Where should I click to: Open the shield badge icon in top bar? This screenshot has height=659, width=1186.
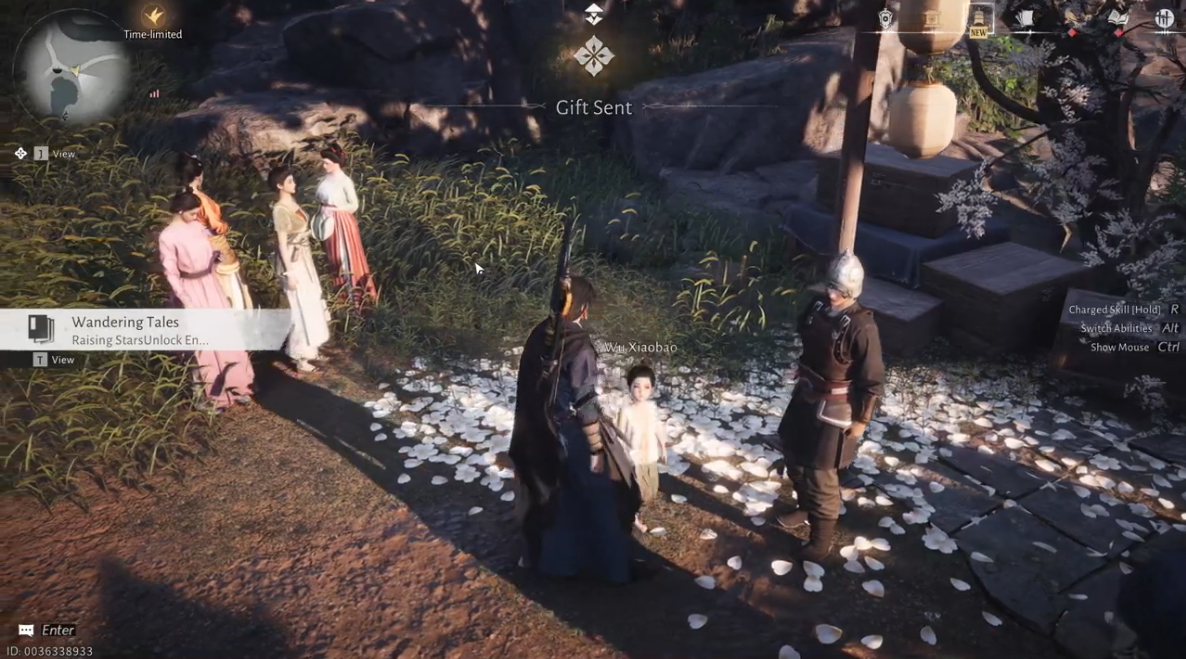click(x=886, y=19)
